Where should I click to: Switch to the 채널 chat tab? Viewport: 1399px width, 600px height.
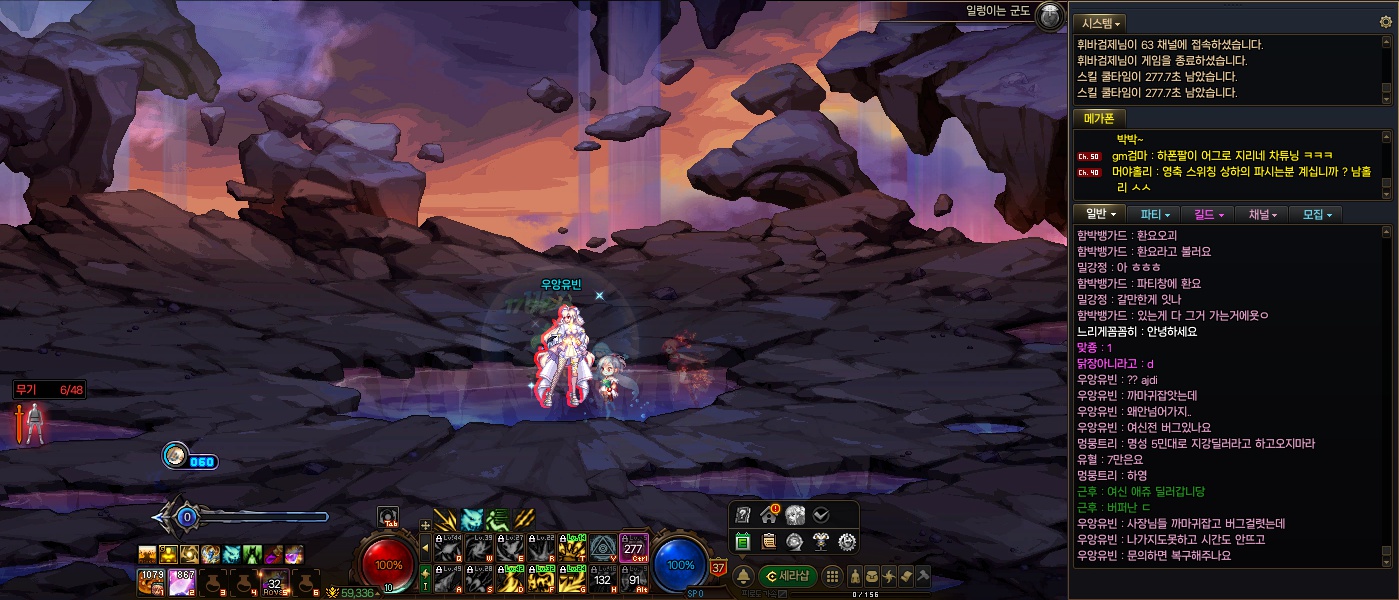[x=1263, y=214]
